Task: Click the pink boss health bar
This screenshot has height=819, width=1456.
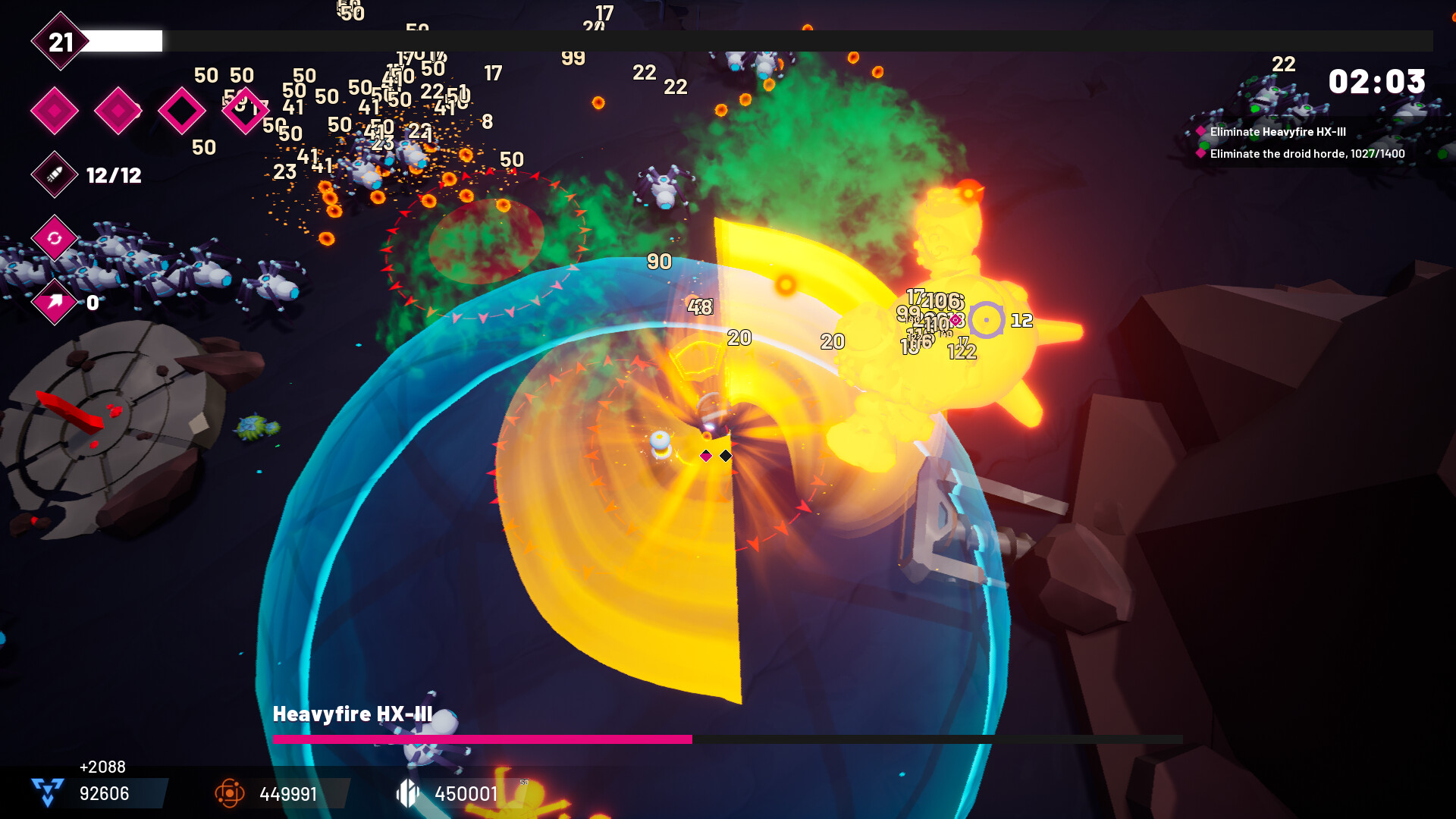Action: (482, 738)
